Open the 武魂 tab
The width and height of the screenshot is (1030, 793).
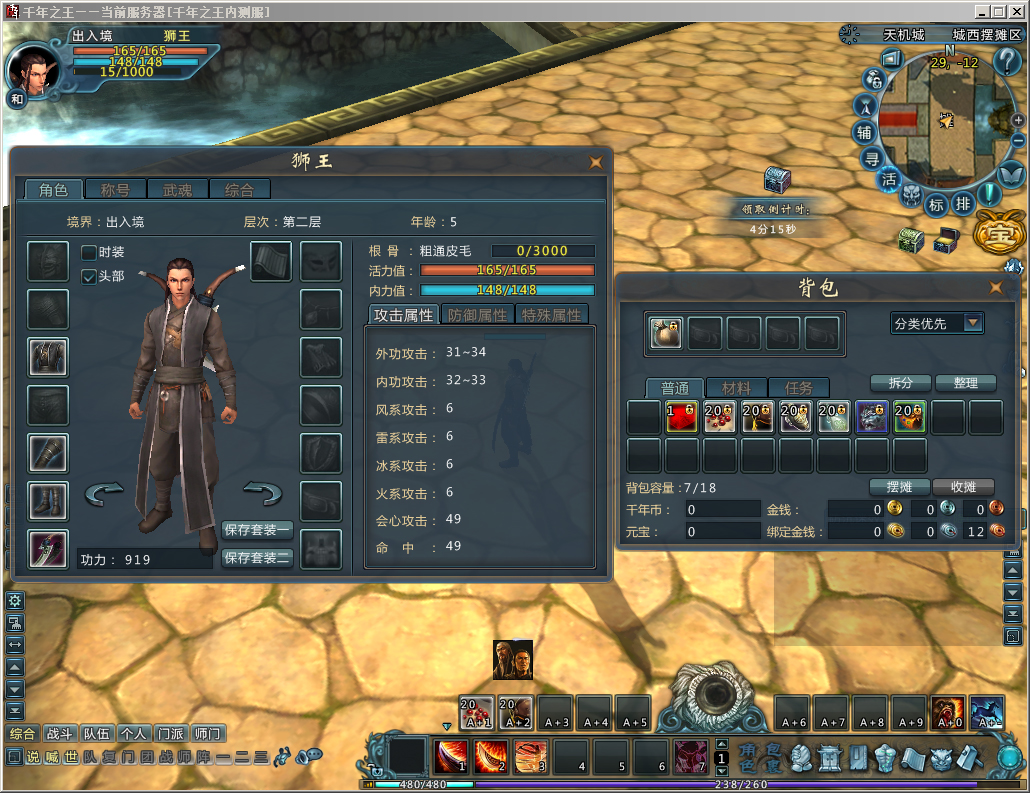click(x=177, y=189)
